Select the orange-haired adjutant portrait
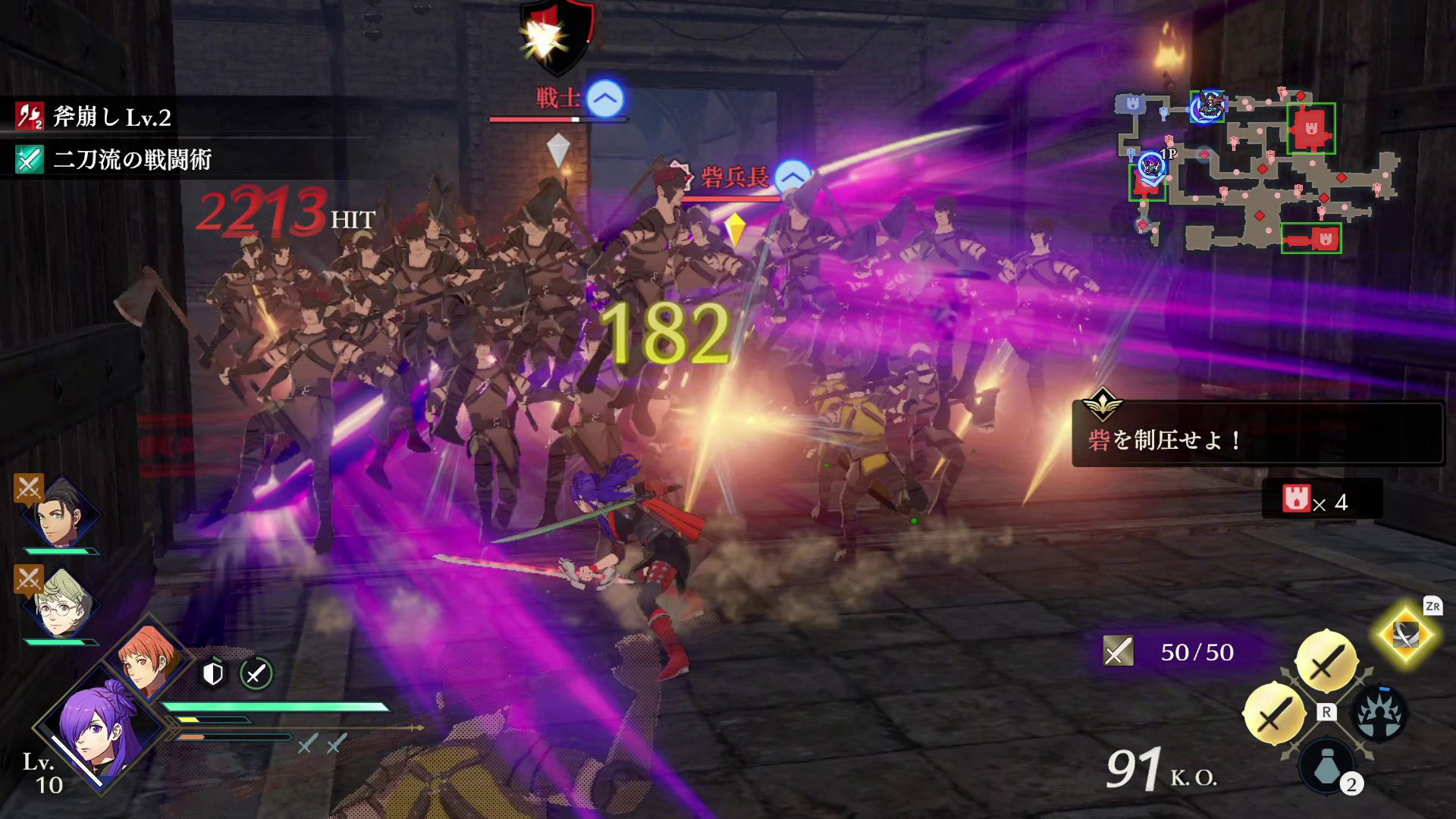 tap(148, 656)
